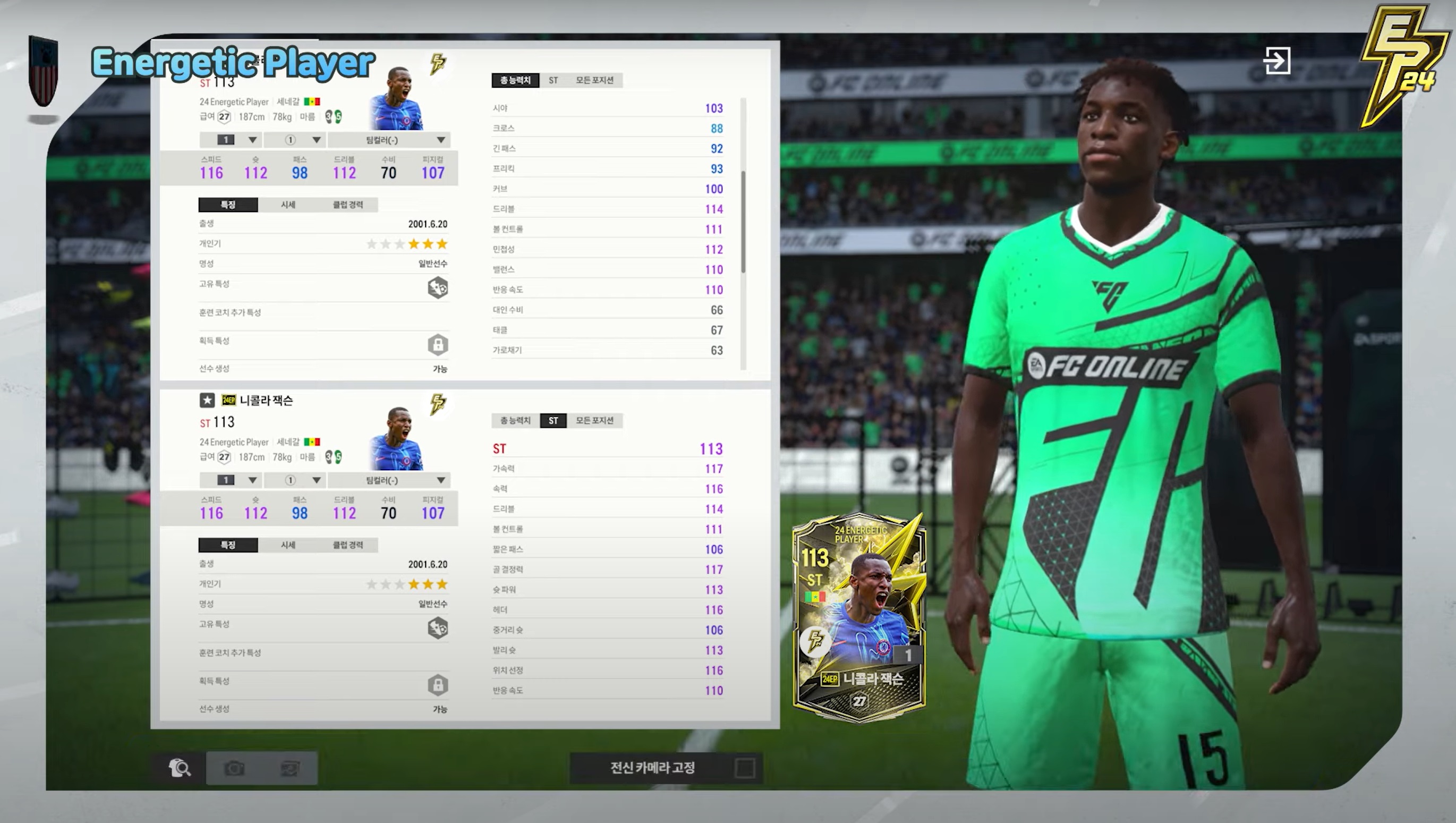Toggle the 전신 카메라 고정 checkbox
Screen dimensions: 1456x823
[x=744, y=768]
